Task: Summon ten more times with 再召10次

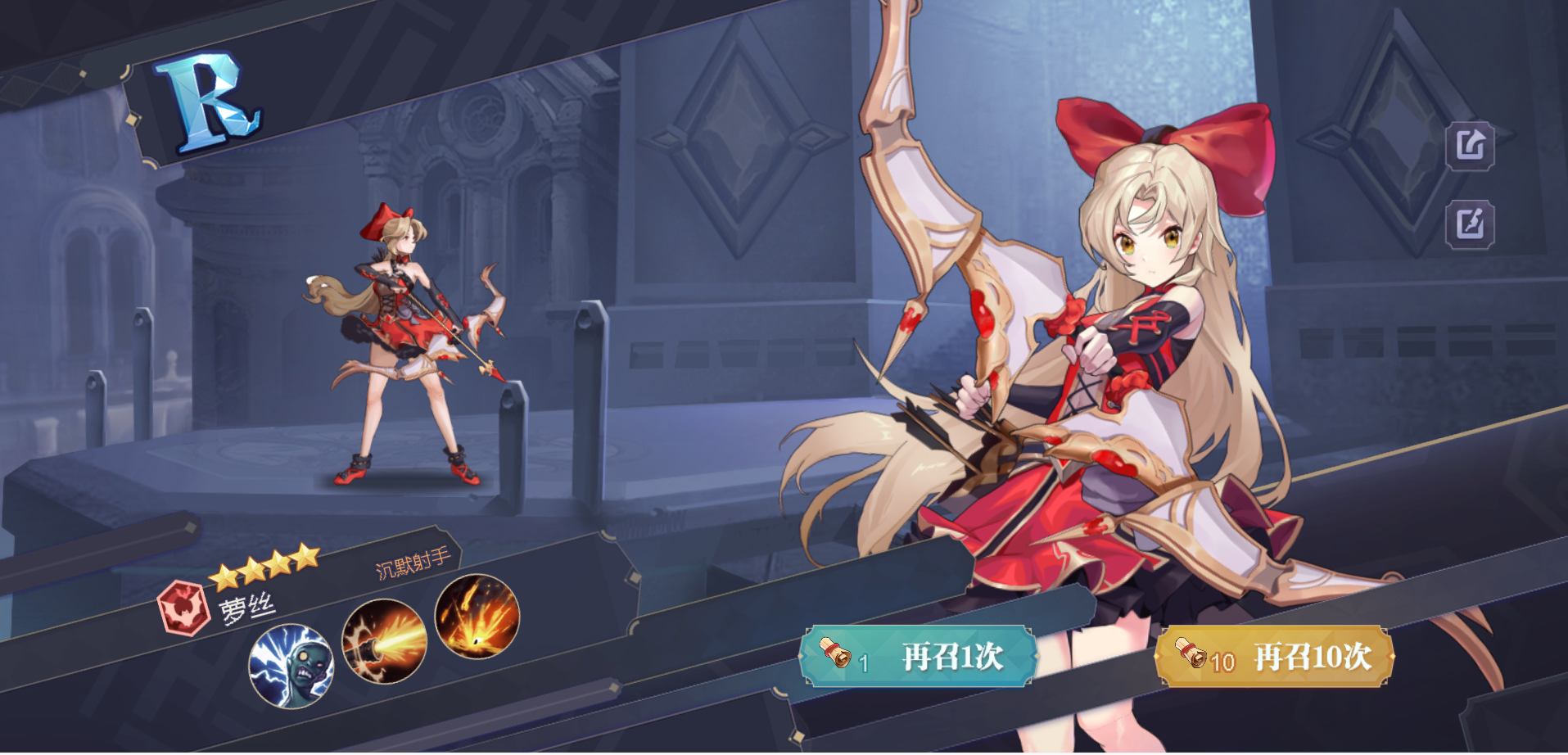Action: click(x=1273, y=657)
